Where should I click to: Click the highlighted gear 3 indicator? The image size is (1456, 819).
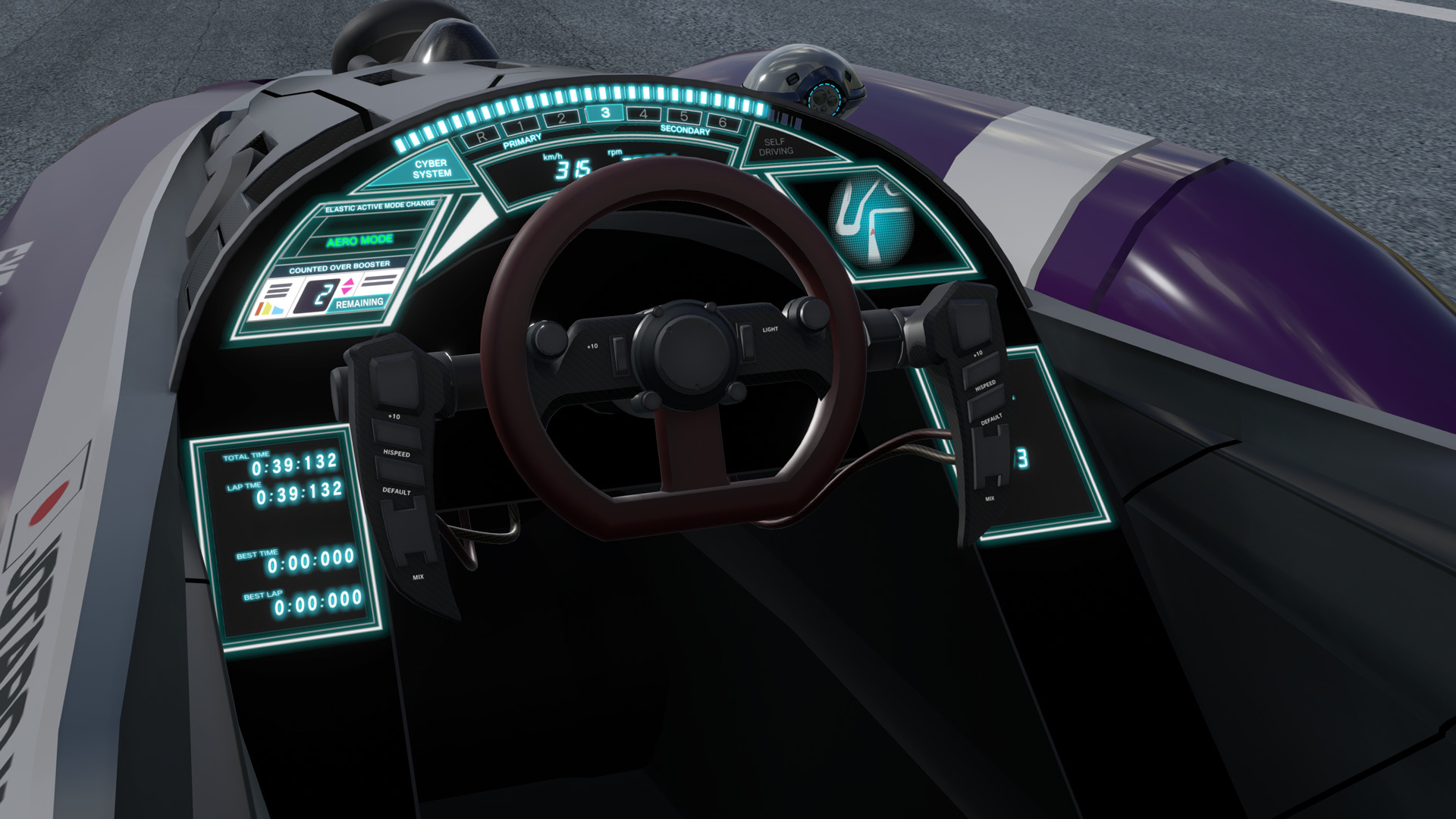click(x=606, y=115)
